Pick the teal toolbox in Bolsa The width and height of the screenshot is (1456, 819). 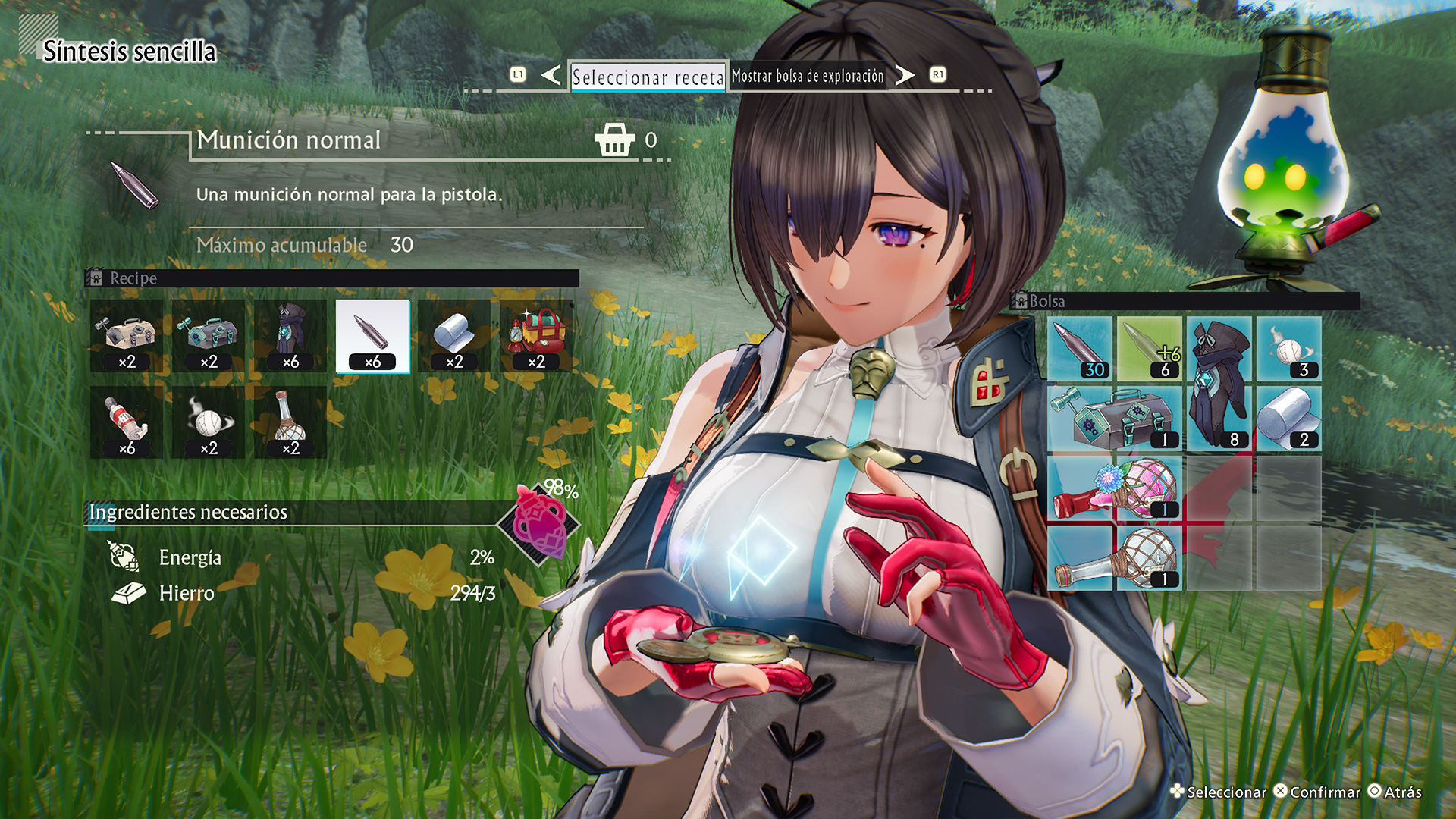(x=1115, y=419)
